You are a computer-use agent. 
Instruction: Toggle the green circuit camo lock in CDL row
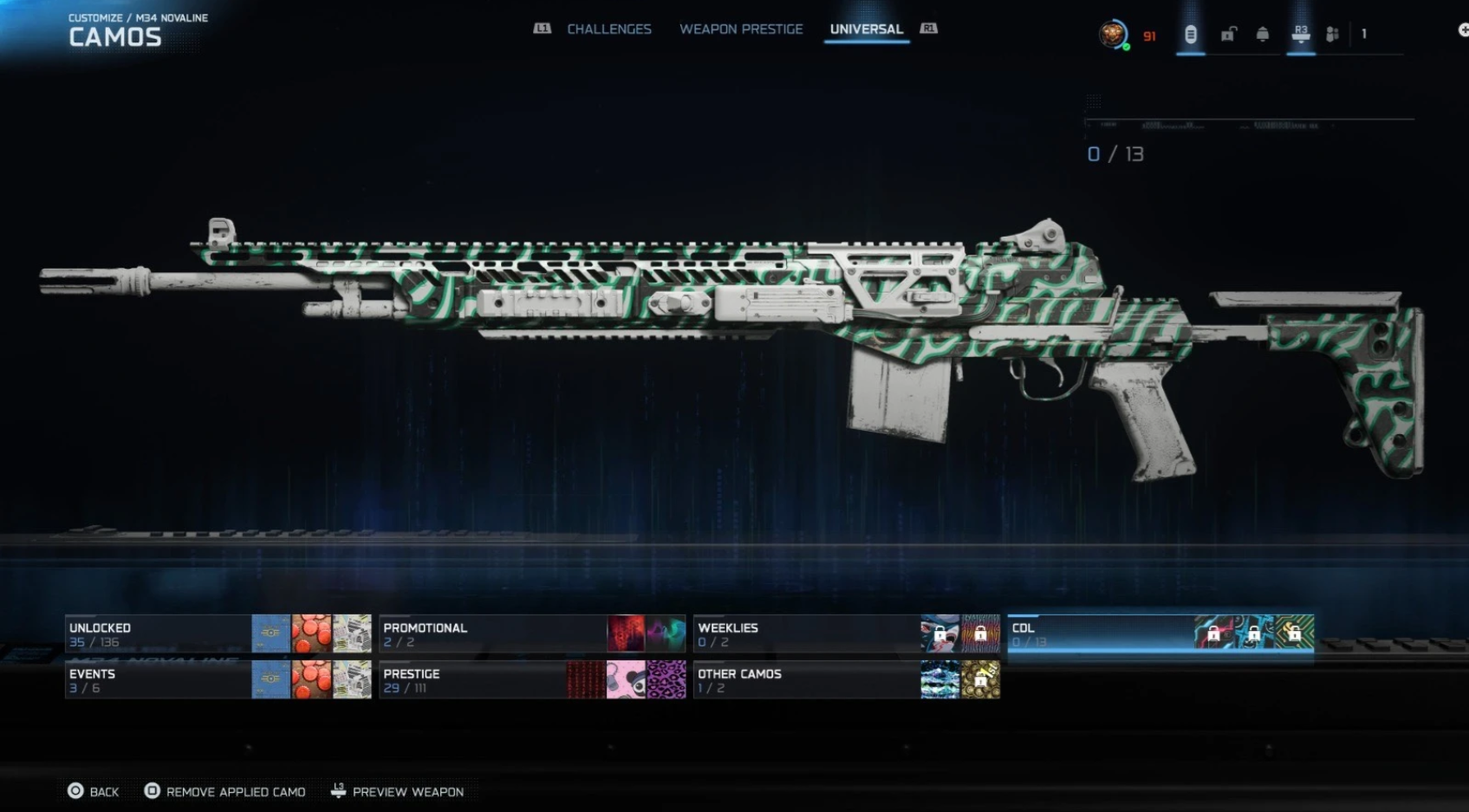[x=1295, y=634]
